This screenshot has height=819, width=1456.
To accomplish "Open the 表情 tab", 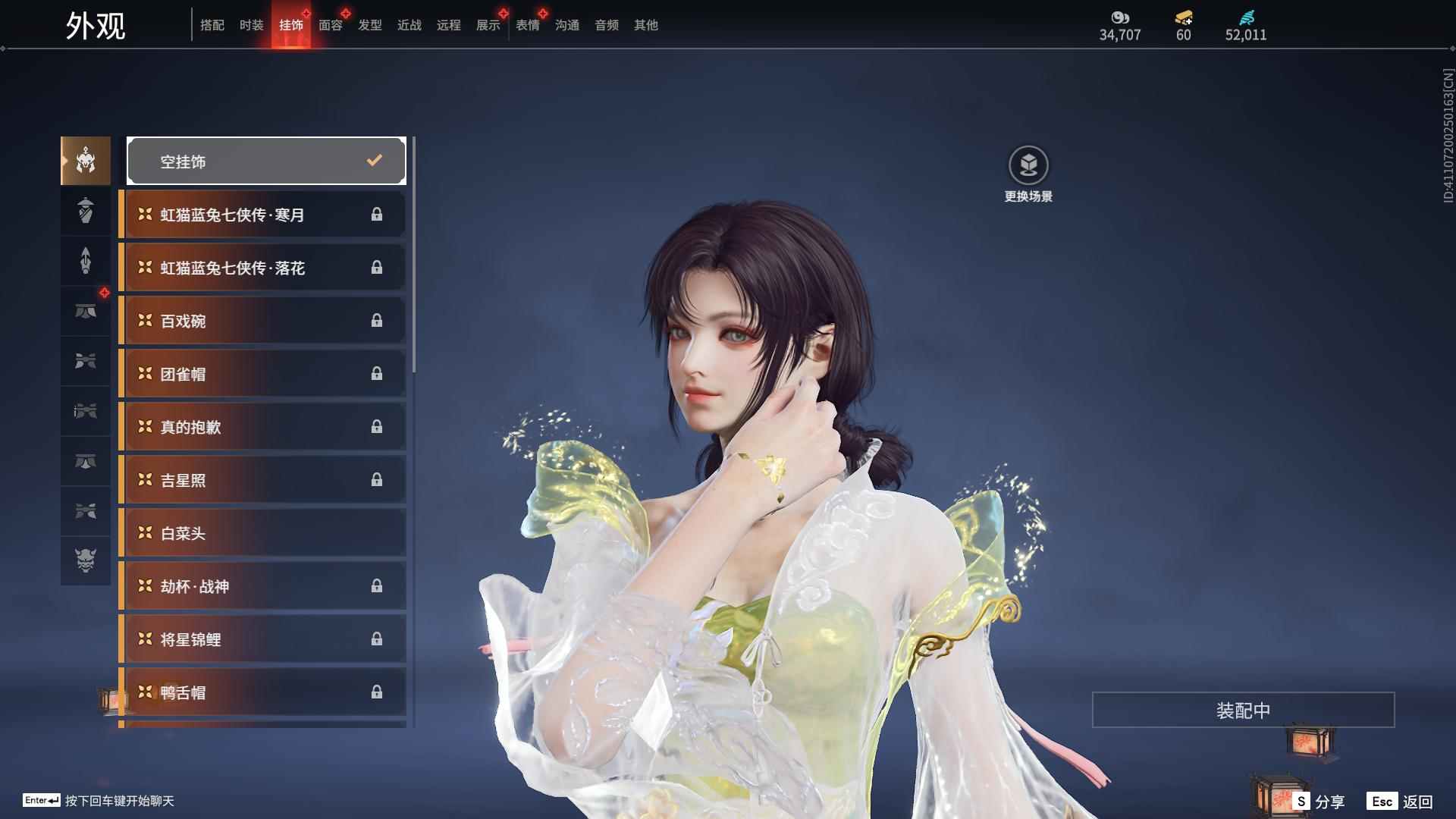I will point(527,25).
